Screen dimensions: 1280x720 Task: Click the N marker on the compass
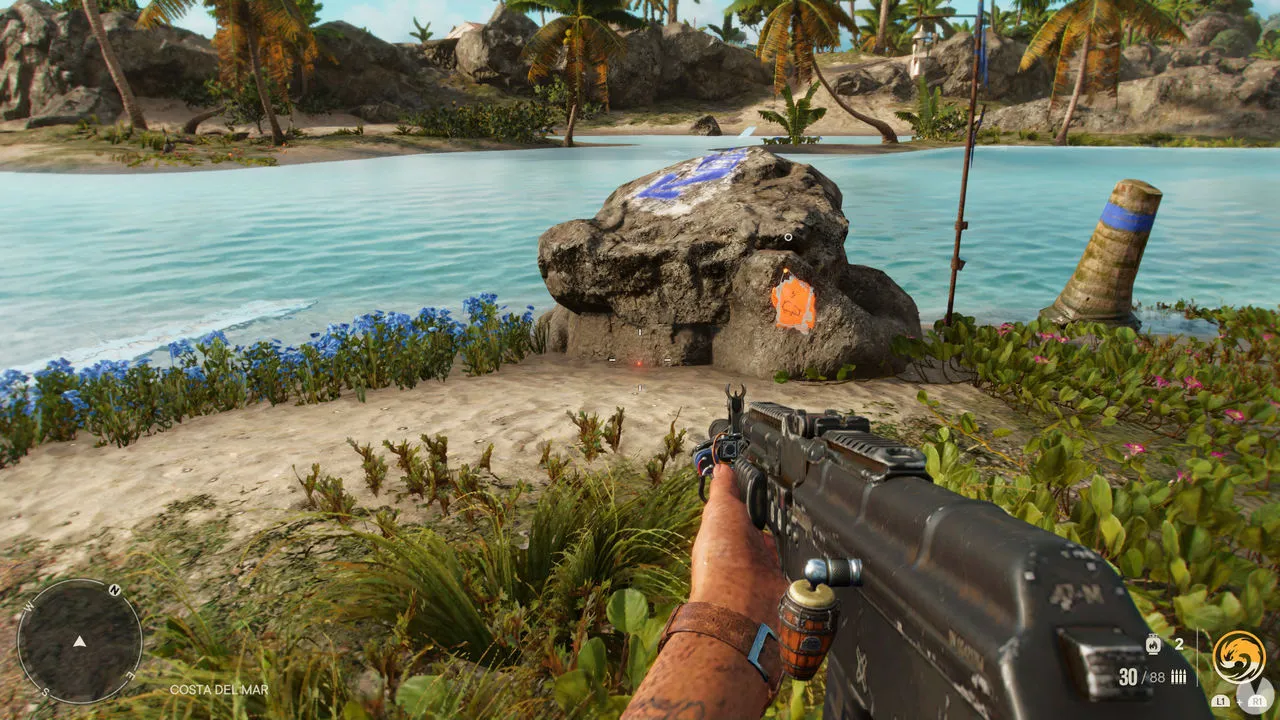coord(114,590)
